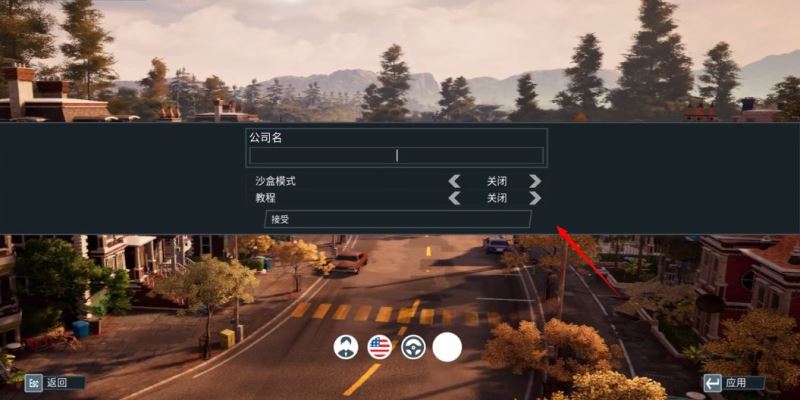Viewport: 800px width, 400px height.
Task: Select the left arrow for 沙盒模式
Action: click(455, 181)
